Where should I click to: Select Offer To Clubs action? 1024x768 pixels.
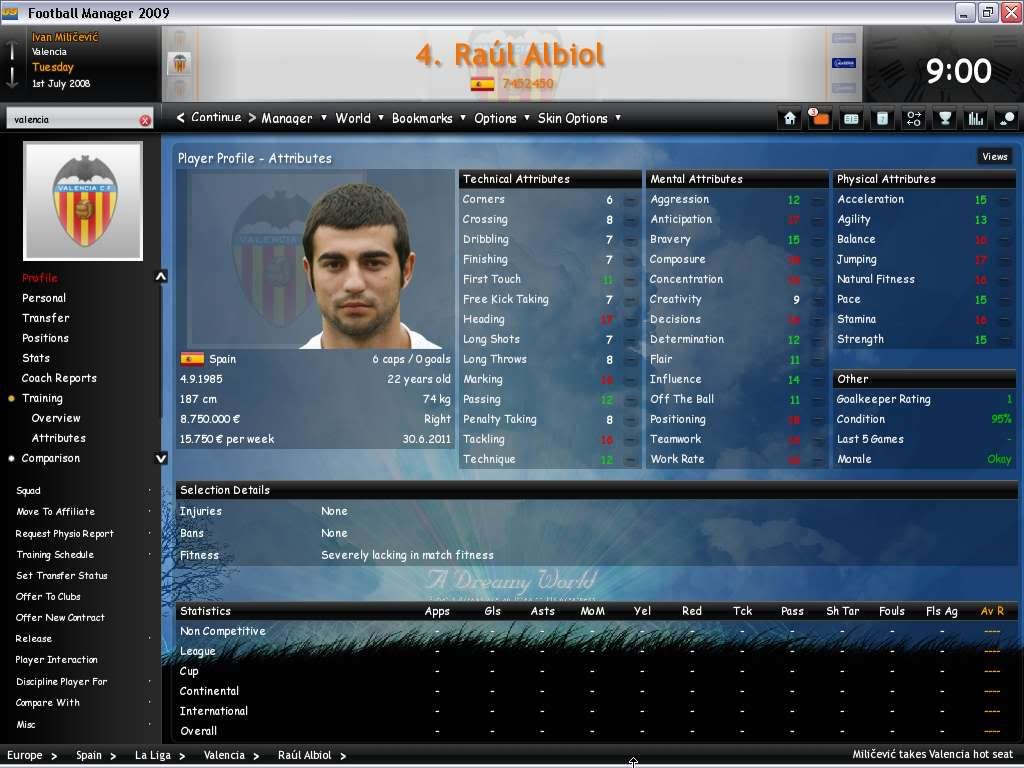(x=48, y=597)
